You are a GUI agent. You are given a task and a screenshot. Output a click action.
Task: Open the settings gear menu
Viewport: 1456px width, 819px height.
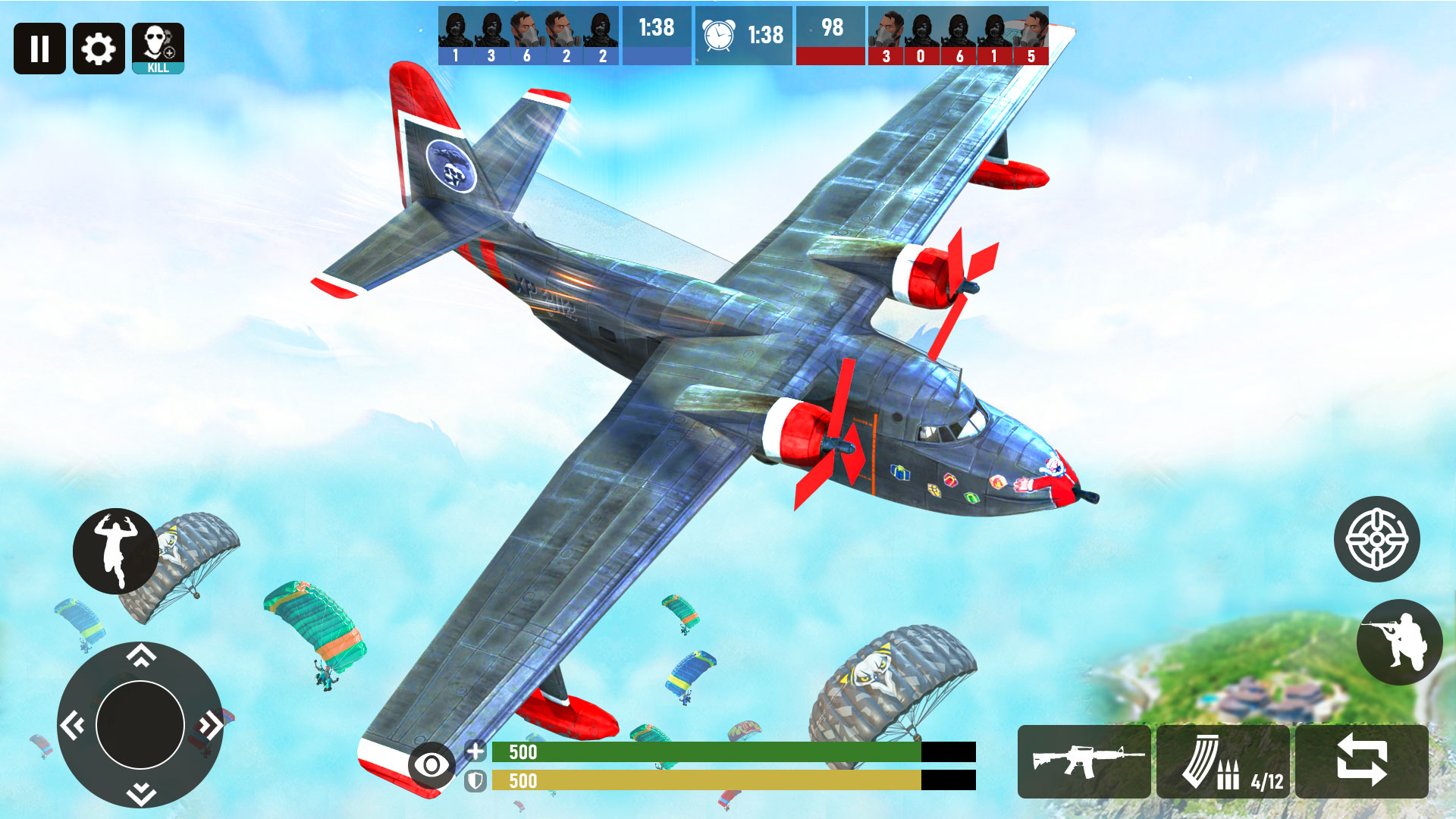[x=97, y=49]
